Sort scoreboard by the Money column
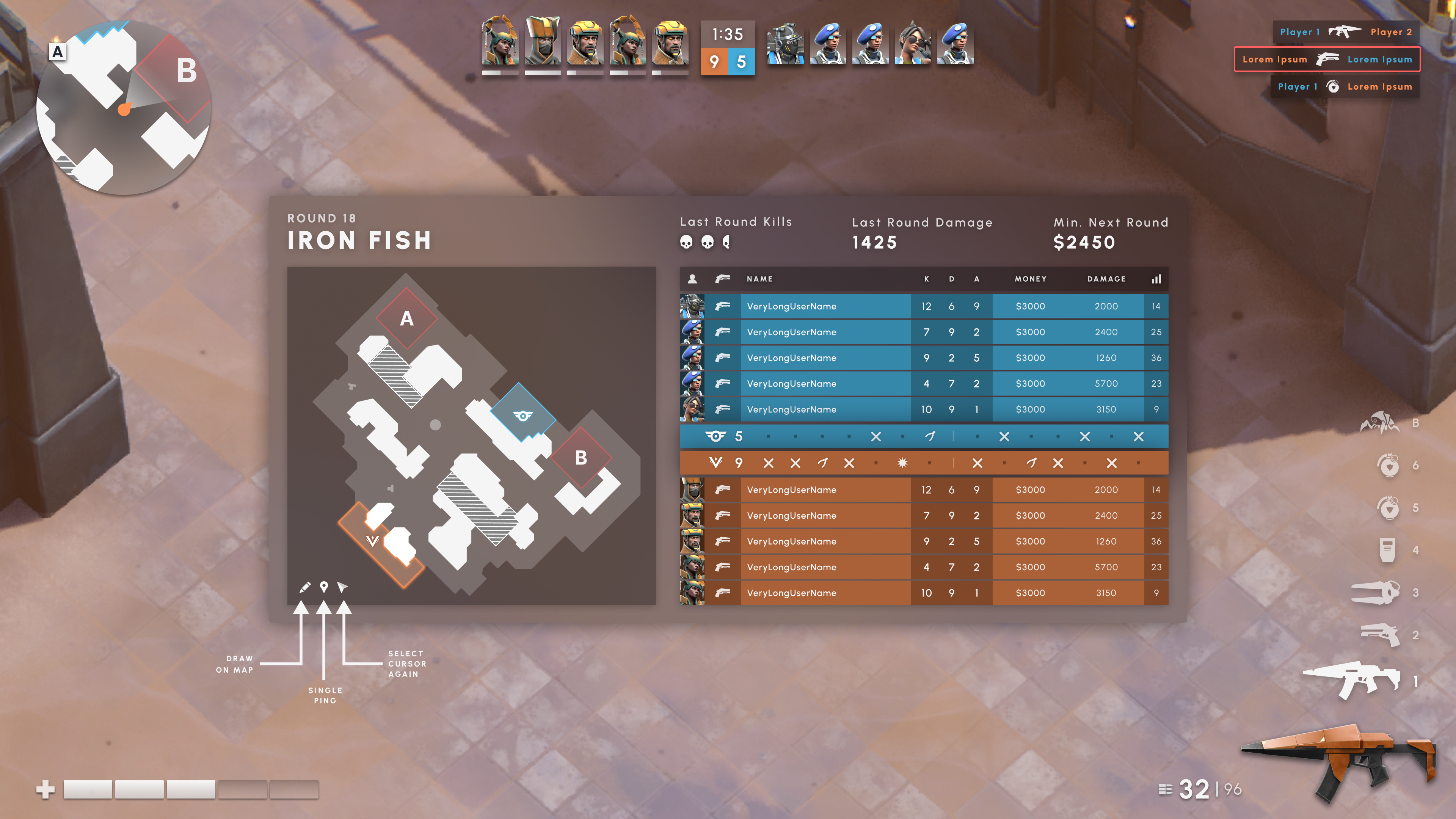 (x=1031, y=279)
